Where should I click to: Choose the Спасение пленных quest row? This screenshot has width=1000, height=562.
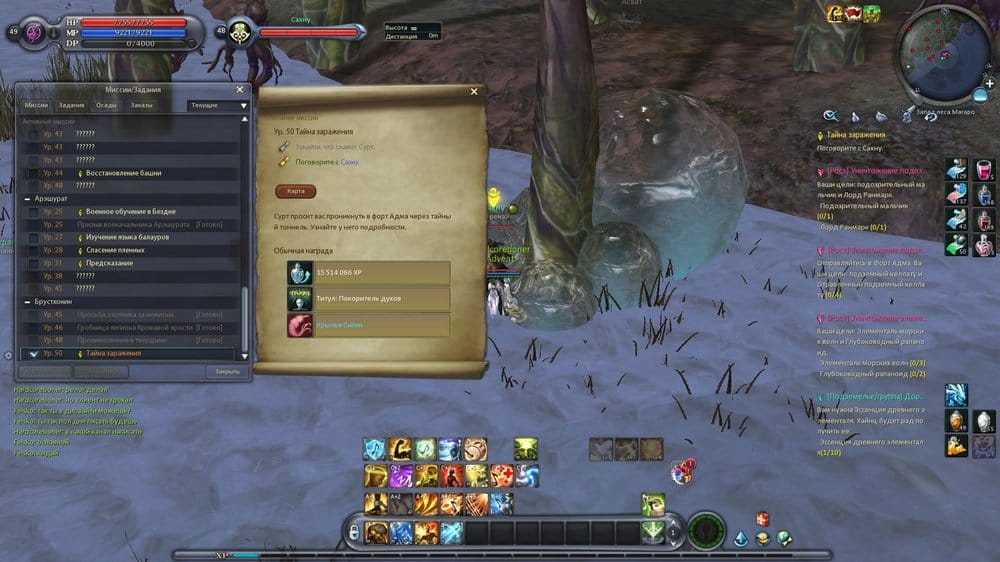[113, 250]
